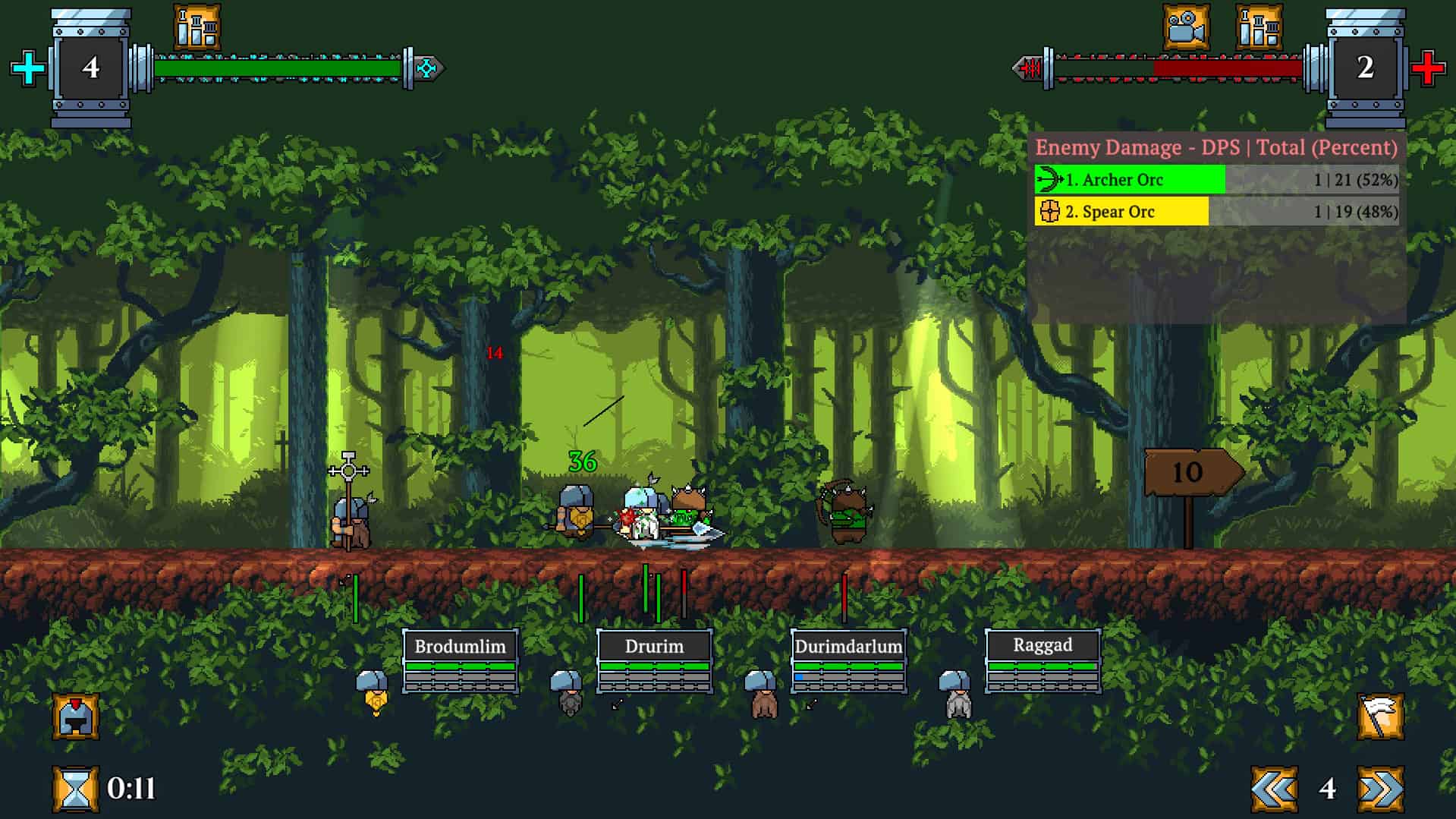Select Durimdarlum's unit panel
Viewport: 1456px width, 819px height.
848,661
